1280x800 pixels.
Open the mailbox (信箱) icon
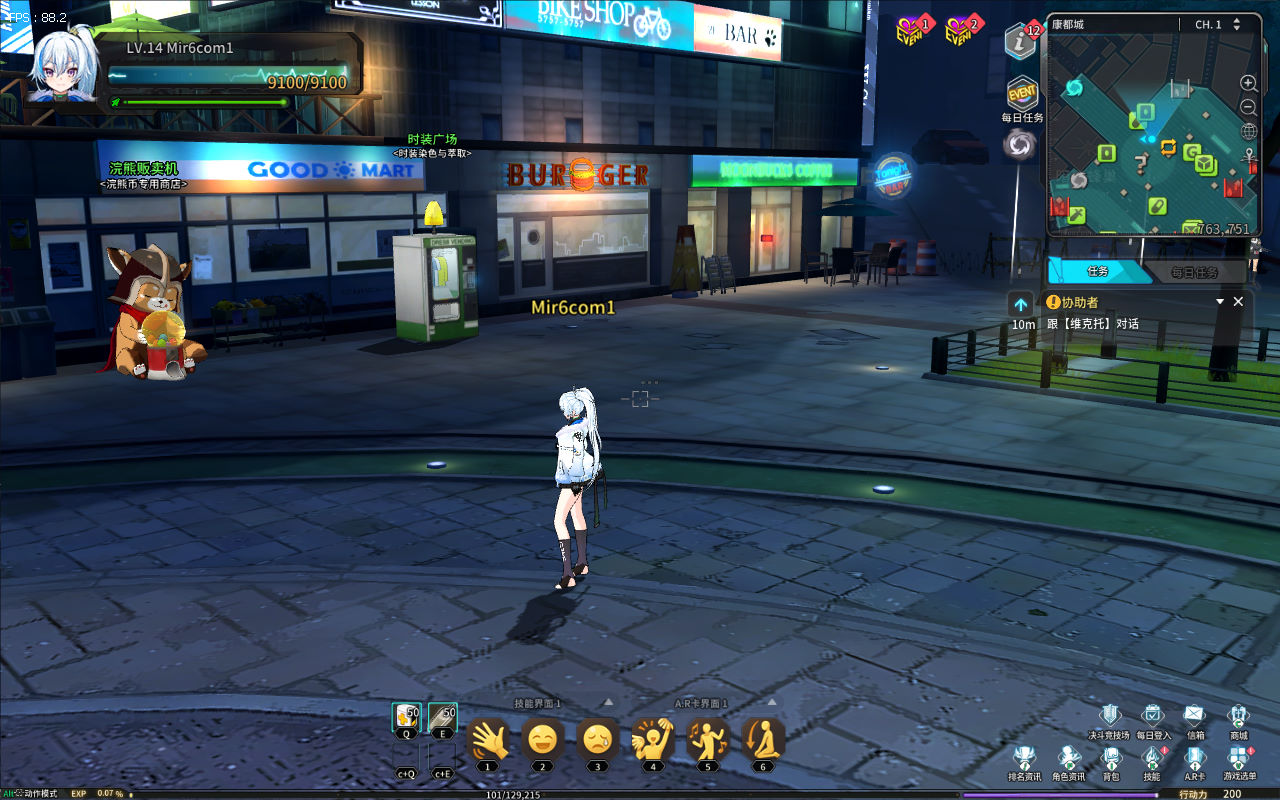(x=1195, y=716)
